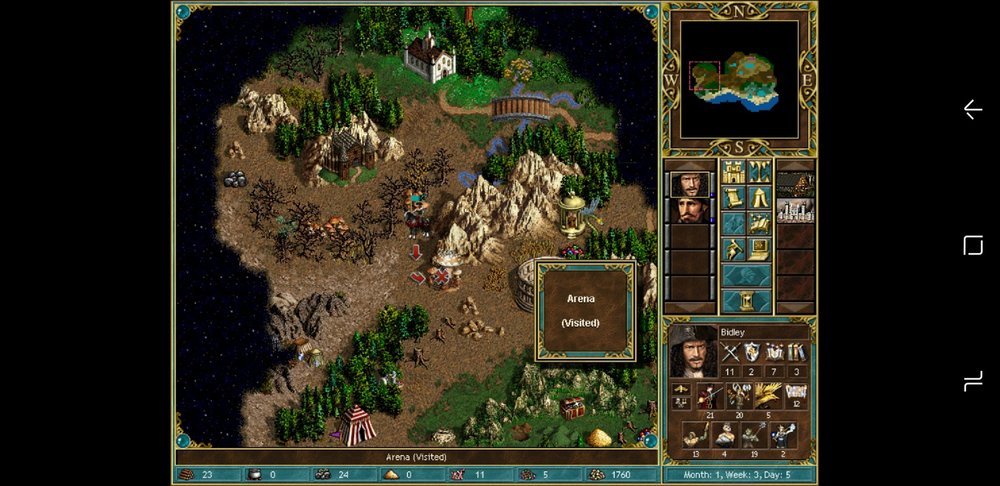
Task: Select the bearded second hero in the hero list
Action: click(x=689, y=210)
